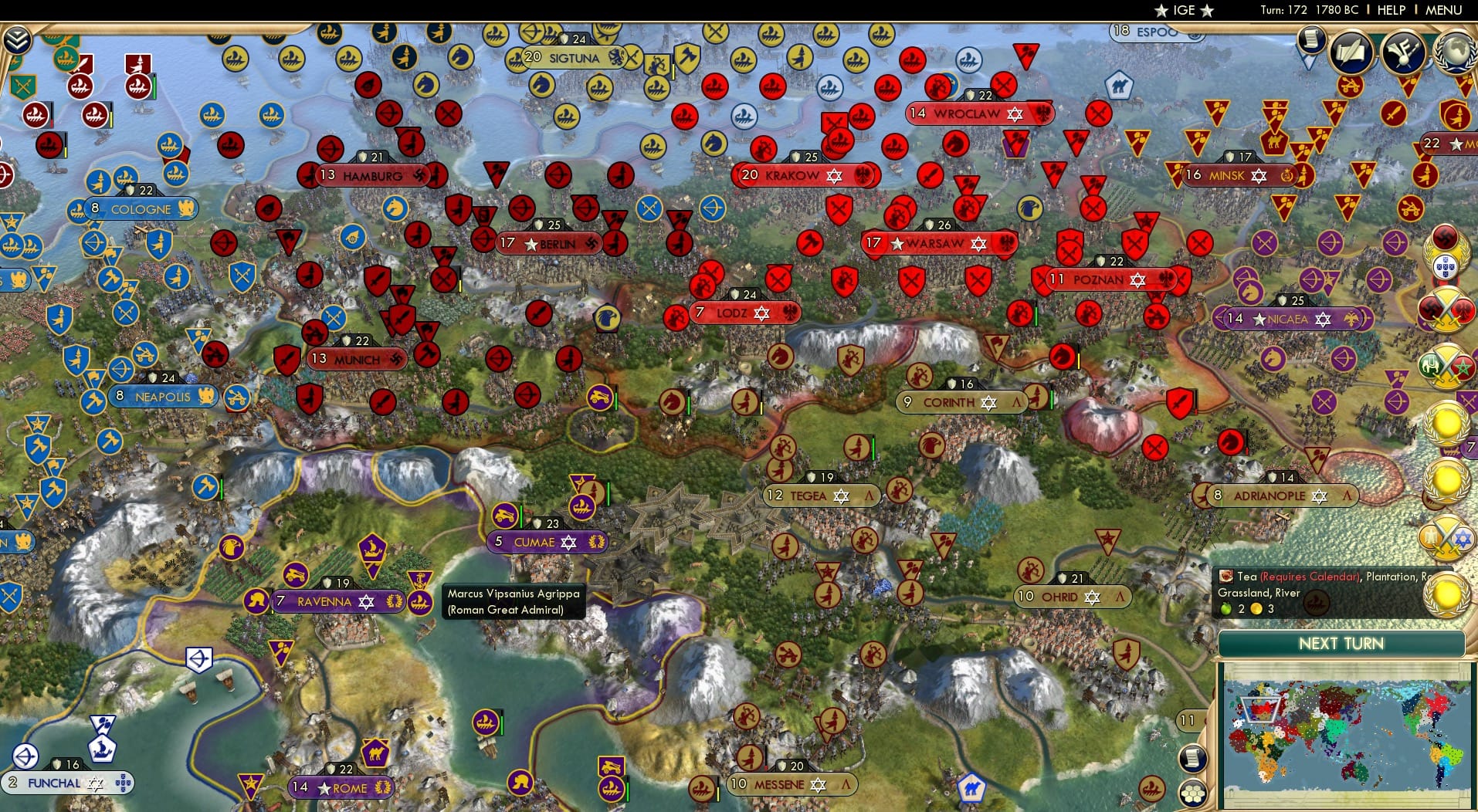This screenshot has height=812, width=1478.
Task: Click the social policy scroll-and-quill notification icon
Action: [1351, 51]
